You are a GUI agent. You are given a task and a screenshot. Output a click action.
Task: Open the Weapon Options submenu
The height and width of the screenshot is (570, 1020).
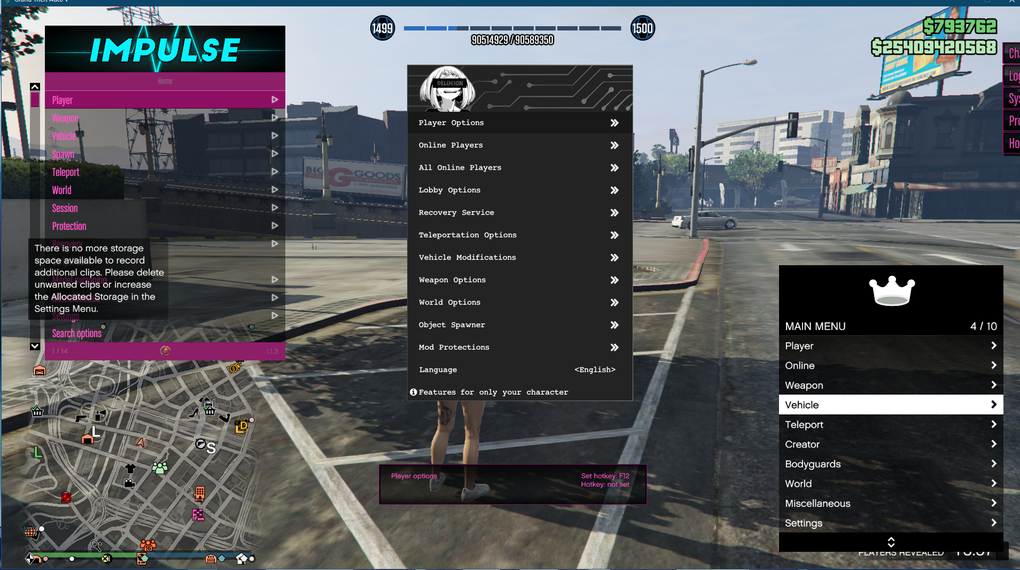pos(519,280)
